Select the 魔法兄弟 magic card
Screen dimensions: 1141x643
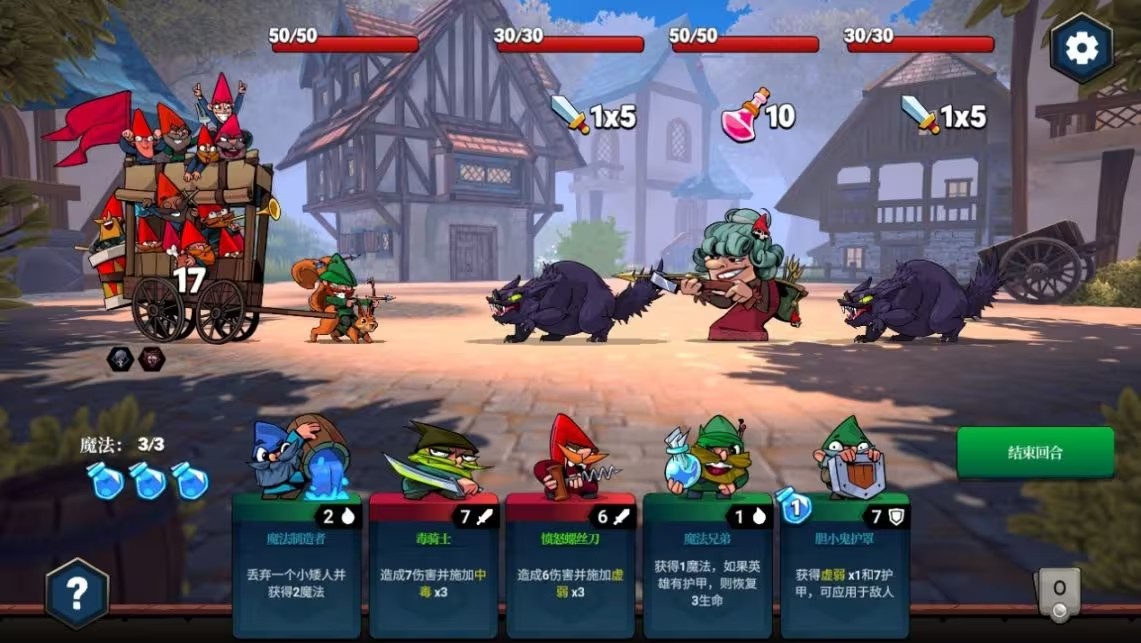pyautogui.click(x=707, y=565)
